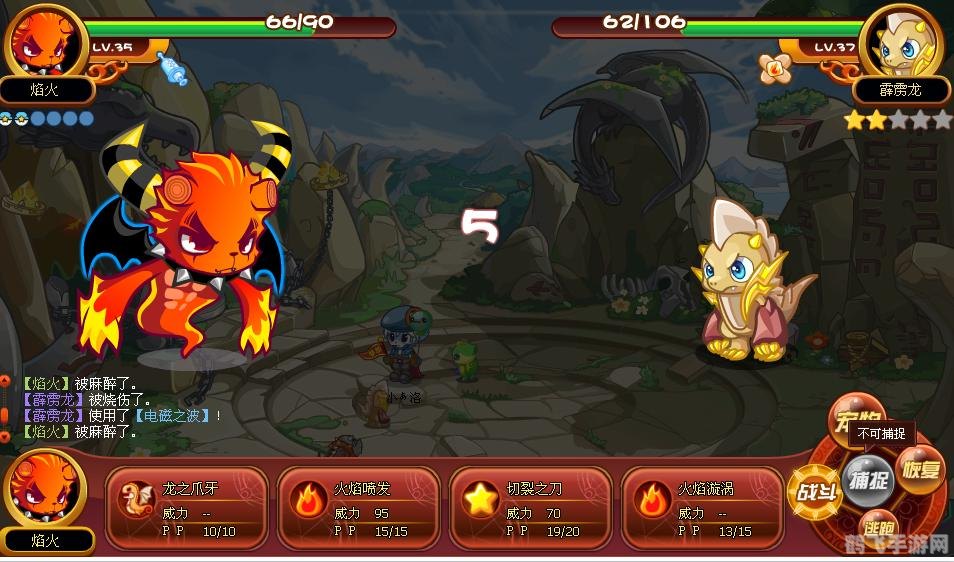
Task: Activate the 火焰漩涡 skill
Action: 702,509
